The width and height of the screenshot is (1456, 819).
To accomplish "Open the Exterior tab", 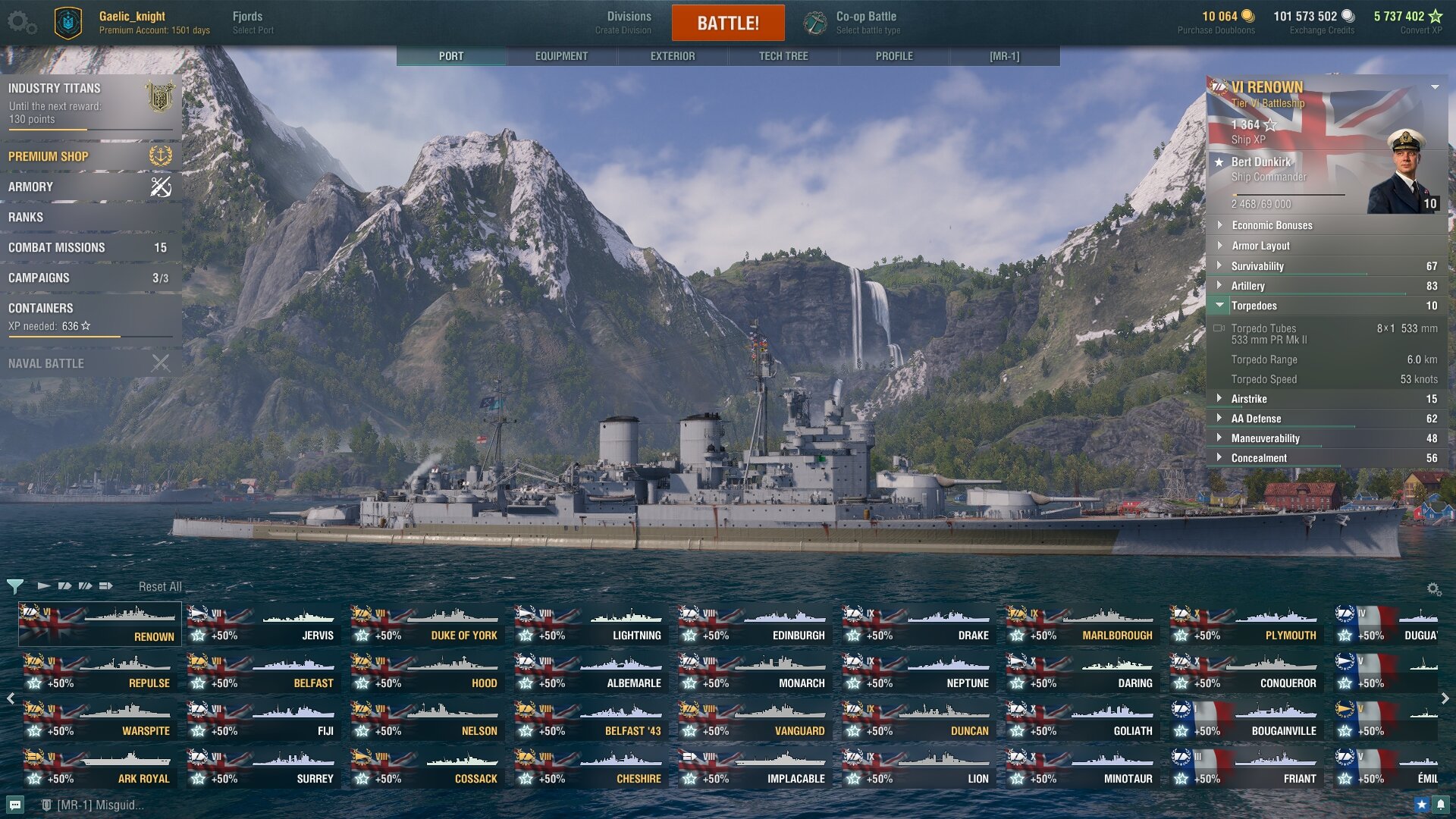I will point(672,56).
